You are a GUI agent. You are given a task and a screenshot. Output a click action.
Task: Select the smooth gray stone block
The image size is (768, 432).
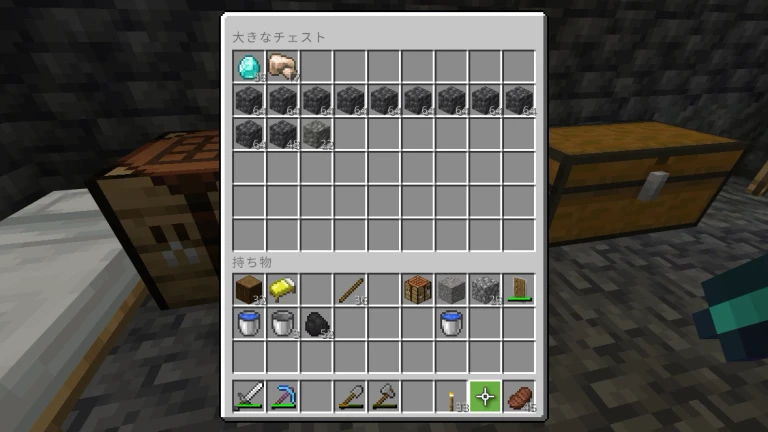[x=452, y=290]
